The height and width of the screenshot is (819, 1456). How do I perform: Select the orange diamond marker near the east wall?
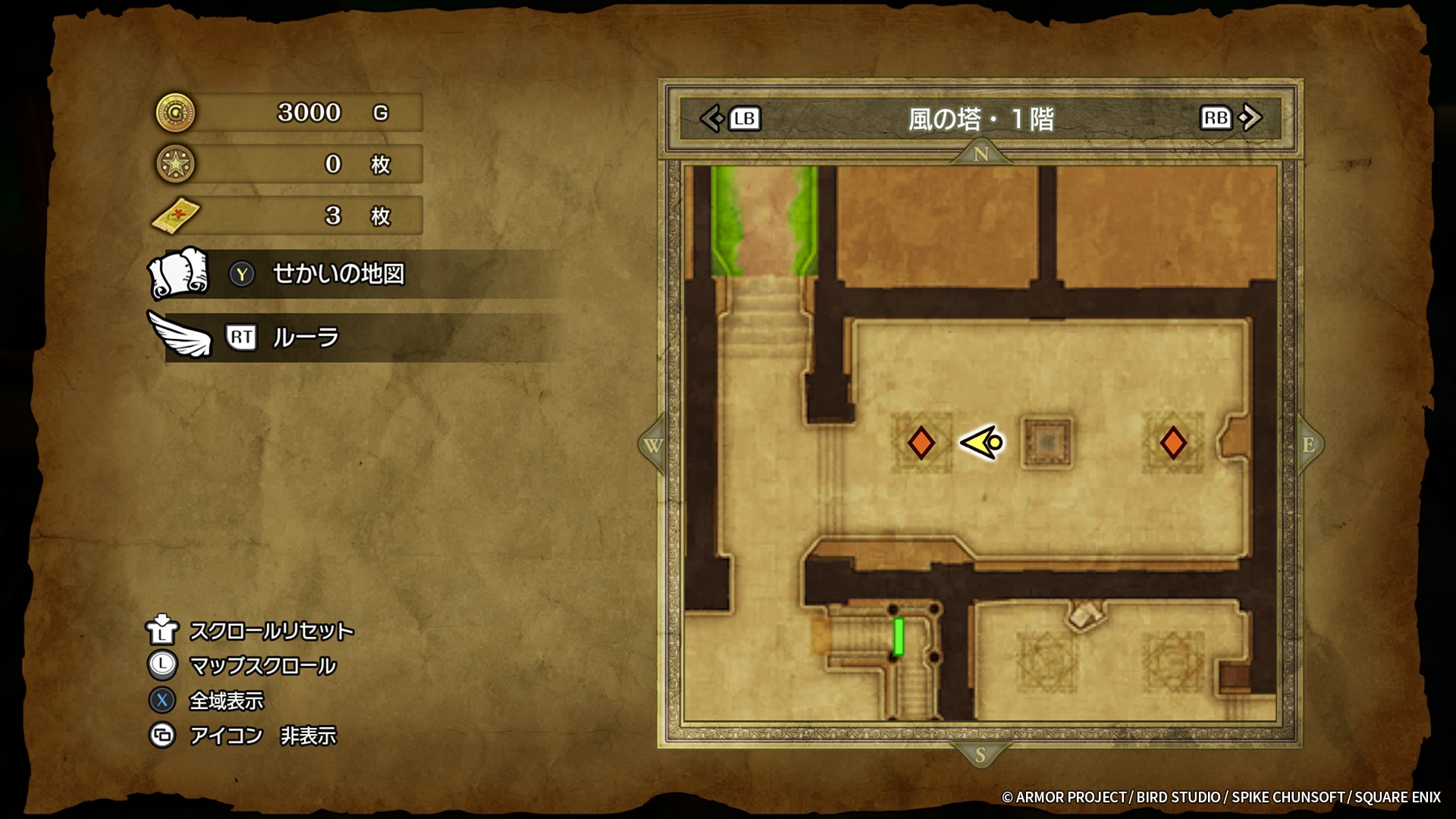click(1173, 443)
